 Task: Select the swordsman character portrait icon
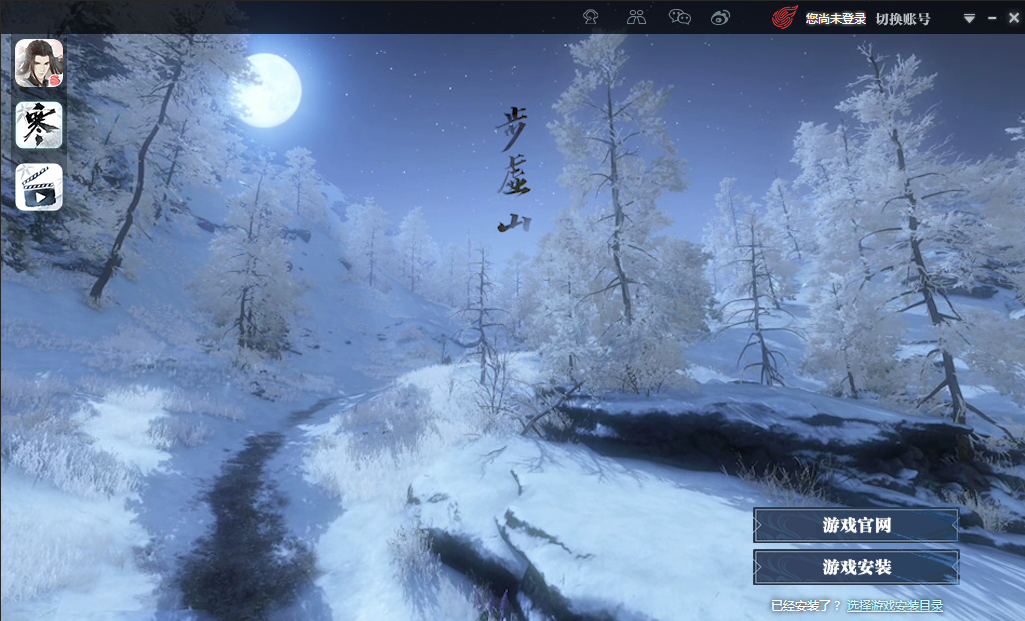pos(39,63)
